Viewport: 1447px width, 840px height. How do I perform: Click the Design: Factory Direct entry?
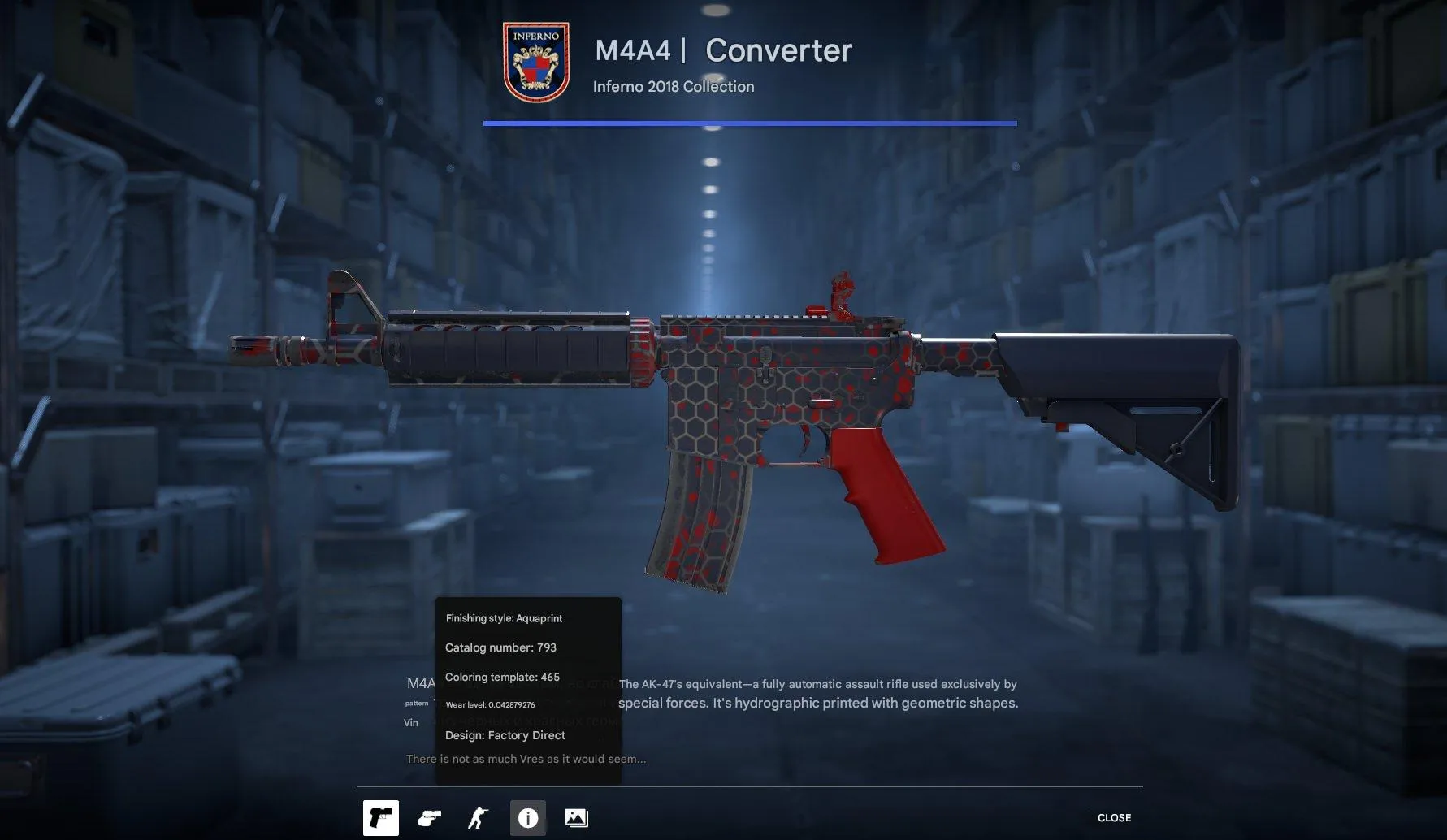505,735
